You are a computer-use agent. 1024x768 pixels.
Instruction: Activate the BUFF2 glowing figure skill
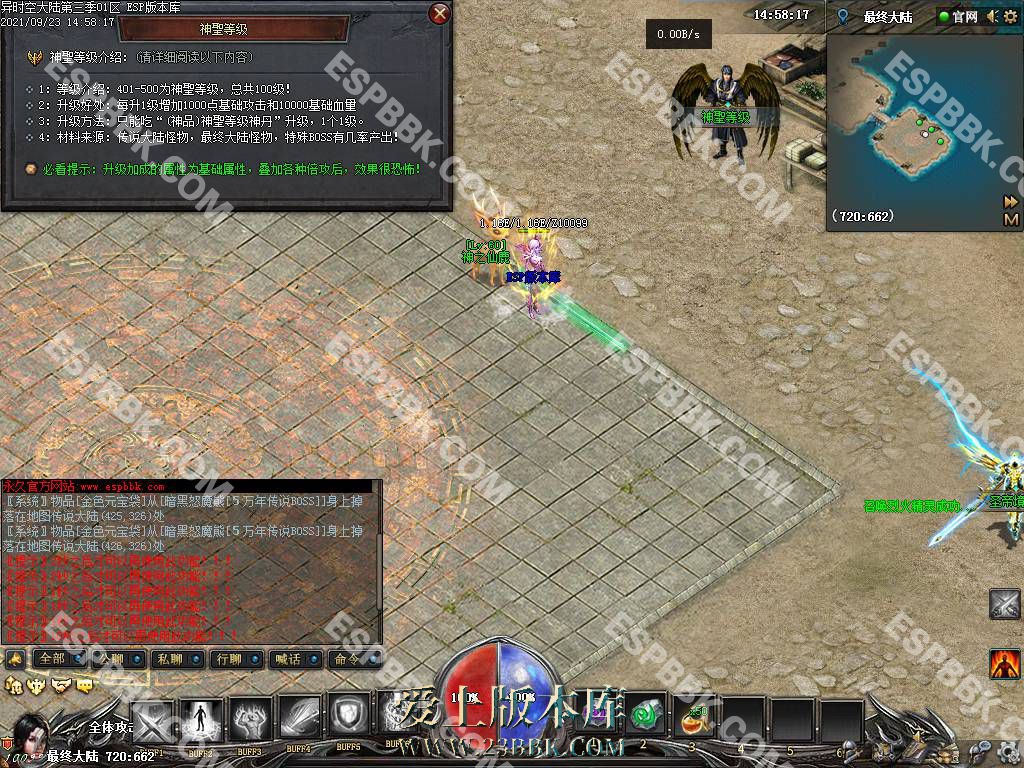pos(201,717)
